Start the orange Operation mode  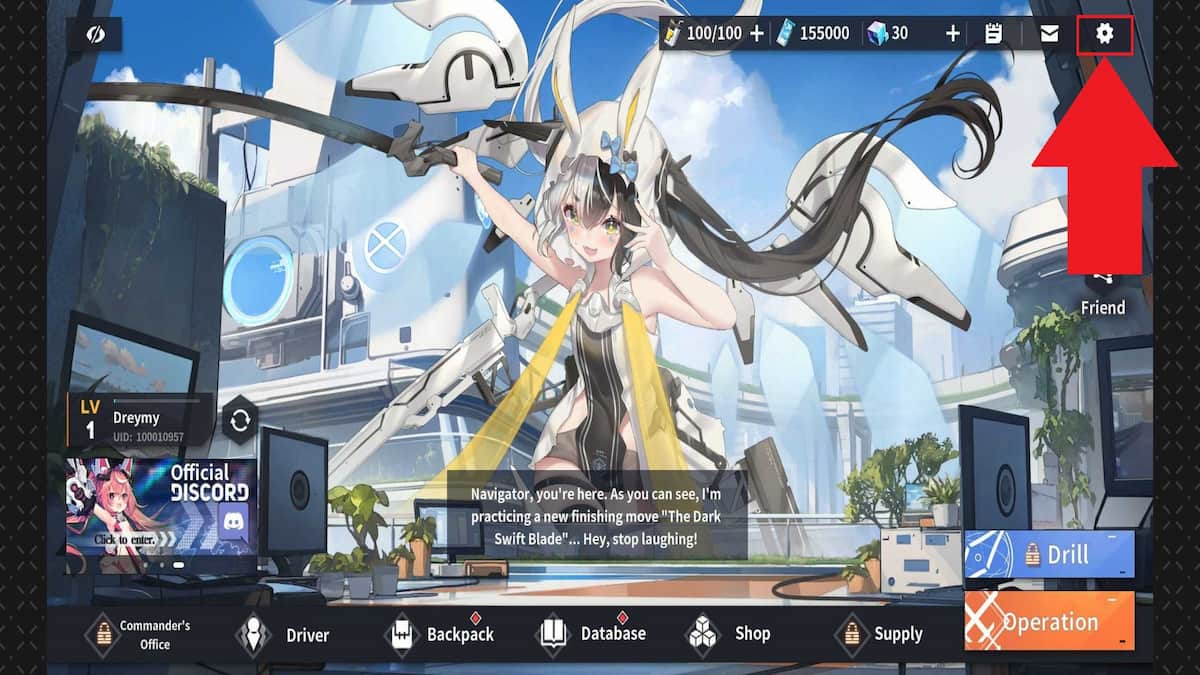[1049, 621]
